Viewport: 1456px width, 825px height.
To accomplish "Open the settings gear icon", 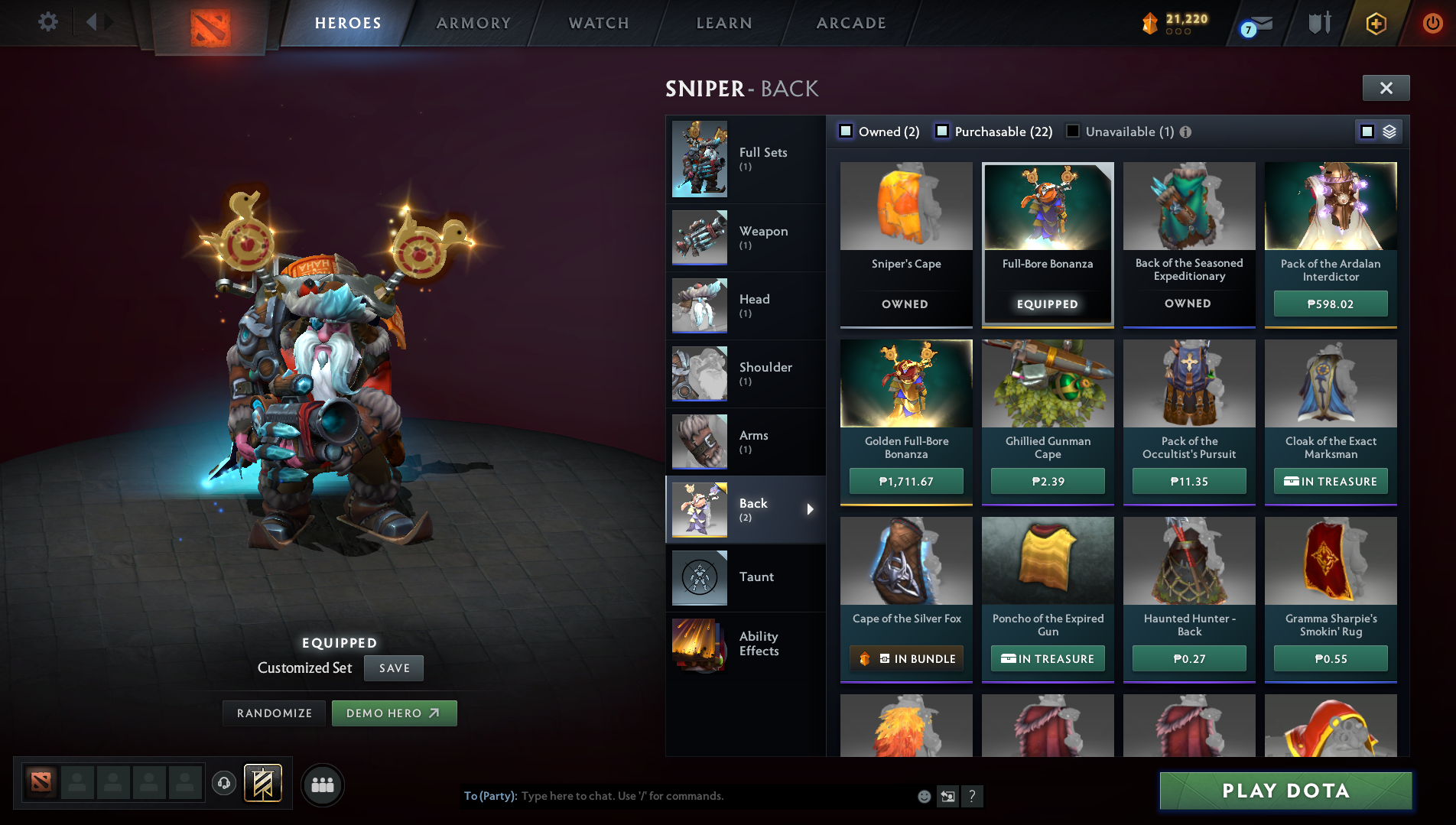I will pyautogui.click(x=47, y=23).
